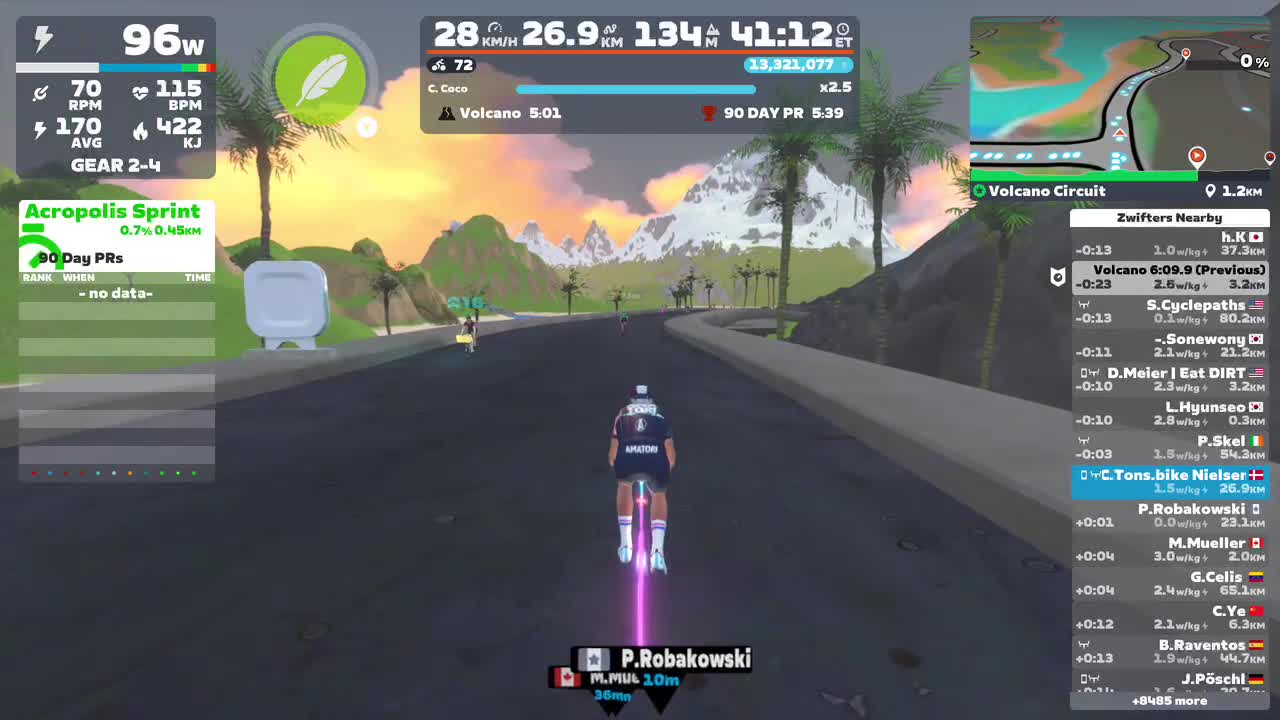The image size is (1280, 720).
Task: Select the cadence RPM icon
Action: [x=41, y=92]
